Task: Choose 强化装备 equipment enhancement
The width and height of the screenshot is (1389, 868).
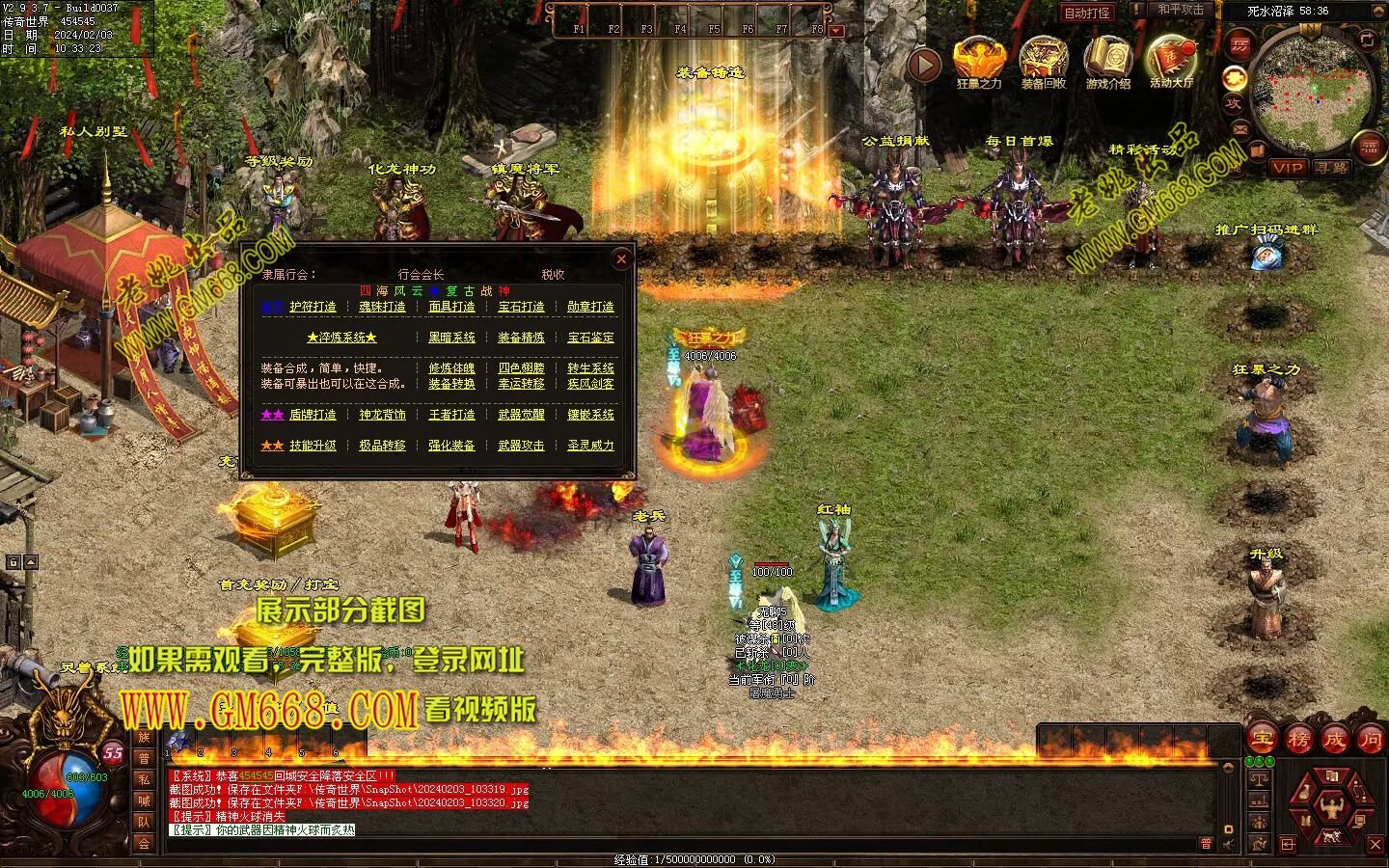Action: coord(451,446)
